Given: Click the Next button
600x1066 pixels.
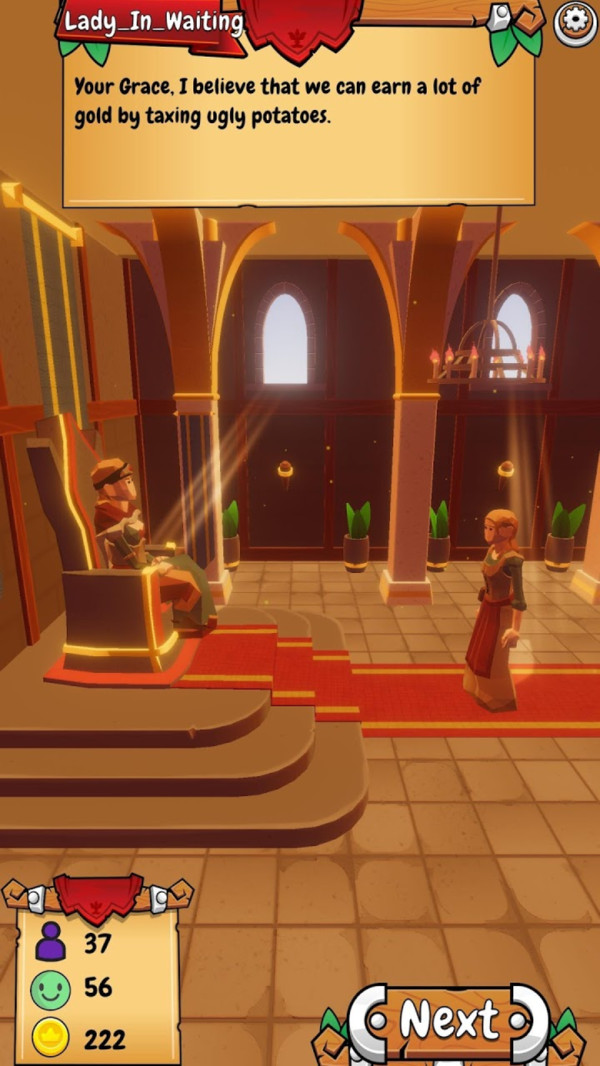Looking at the screenshot, I should tap(449, 1021).
